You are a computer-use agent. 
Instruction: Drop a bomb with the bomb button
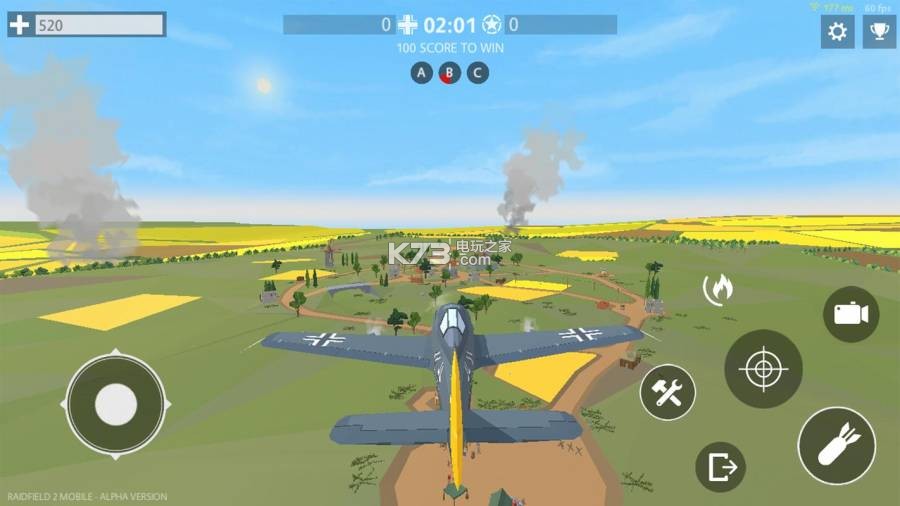click(x=836, y=446)
